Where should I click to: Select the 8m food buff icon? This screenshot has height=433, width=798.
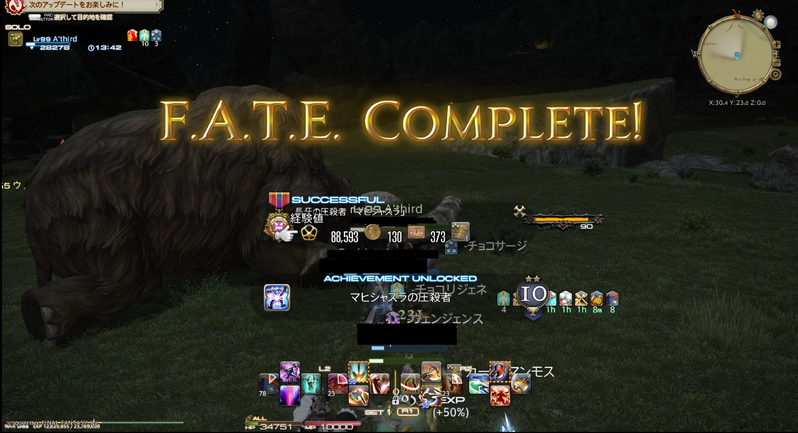(596, 297)
